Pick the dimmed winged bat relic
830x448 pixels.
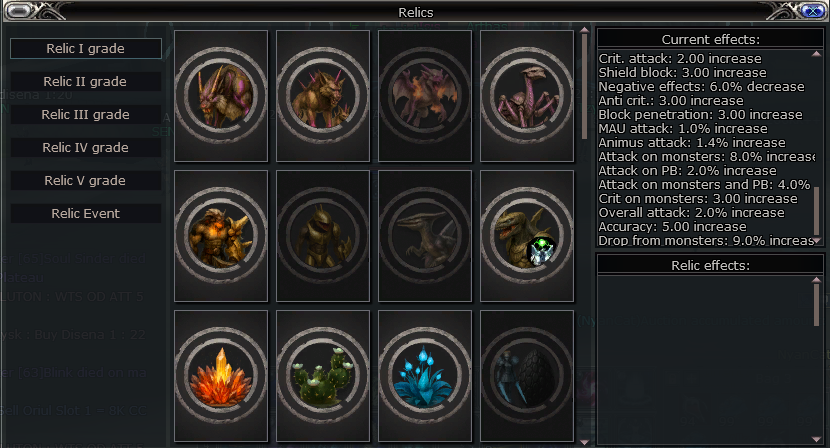[425, 96]
